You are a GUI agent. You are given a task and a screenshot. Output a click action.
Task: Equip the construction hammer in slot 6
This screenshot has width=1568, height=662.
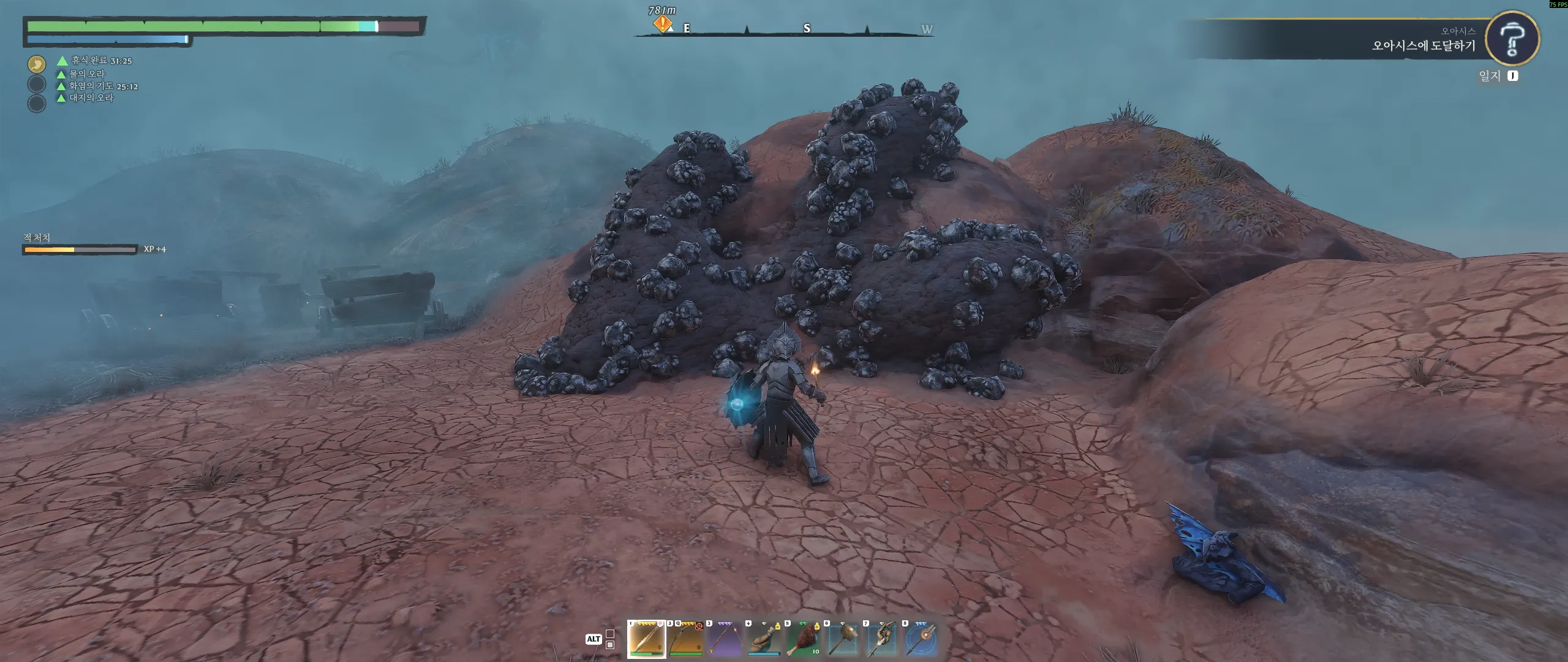click(842, 639)
